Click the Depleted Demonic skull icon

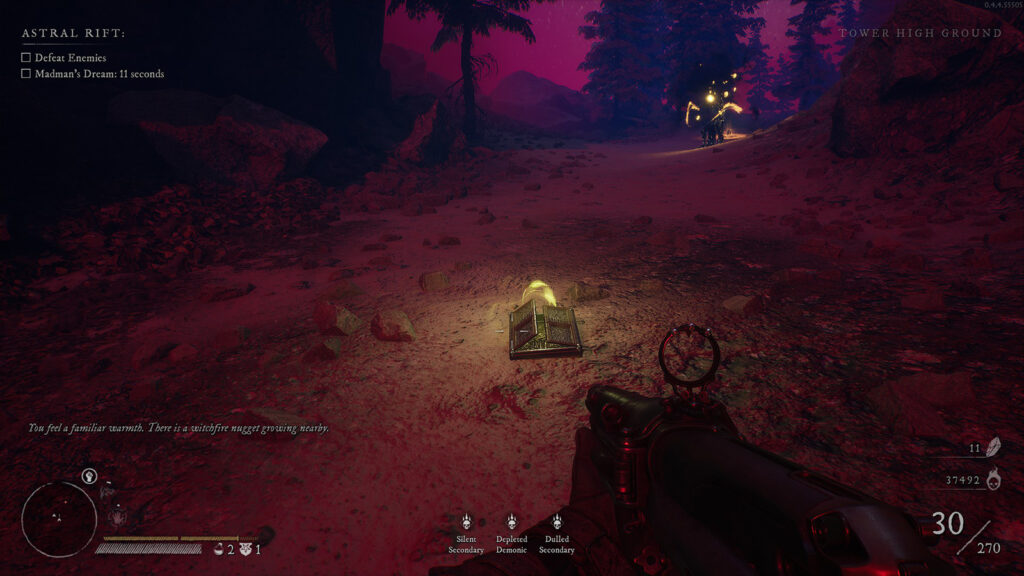tap(511, 522)
